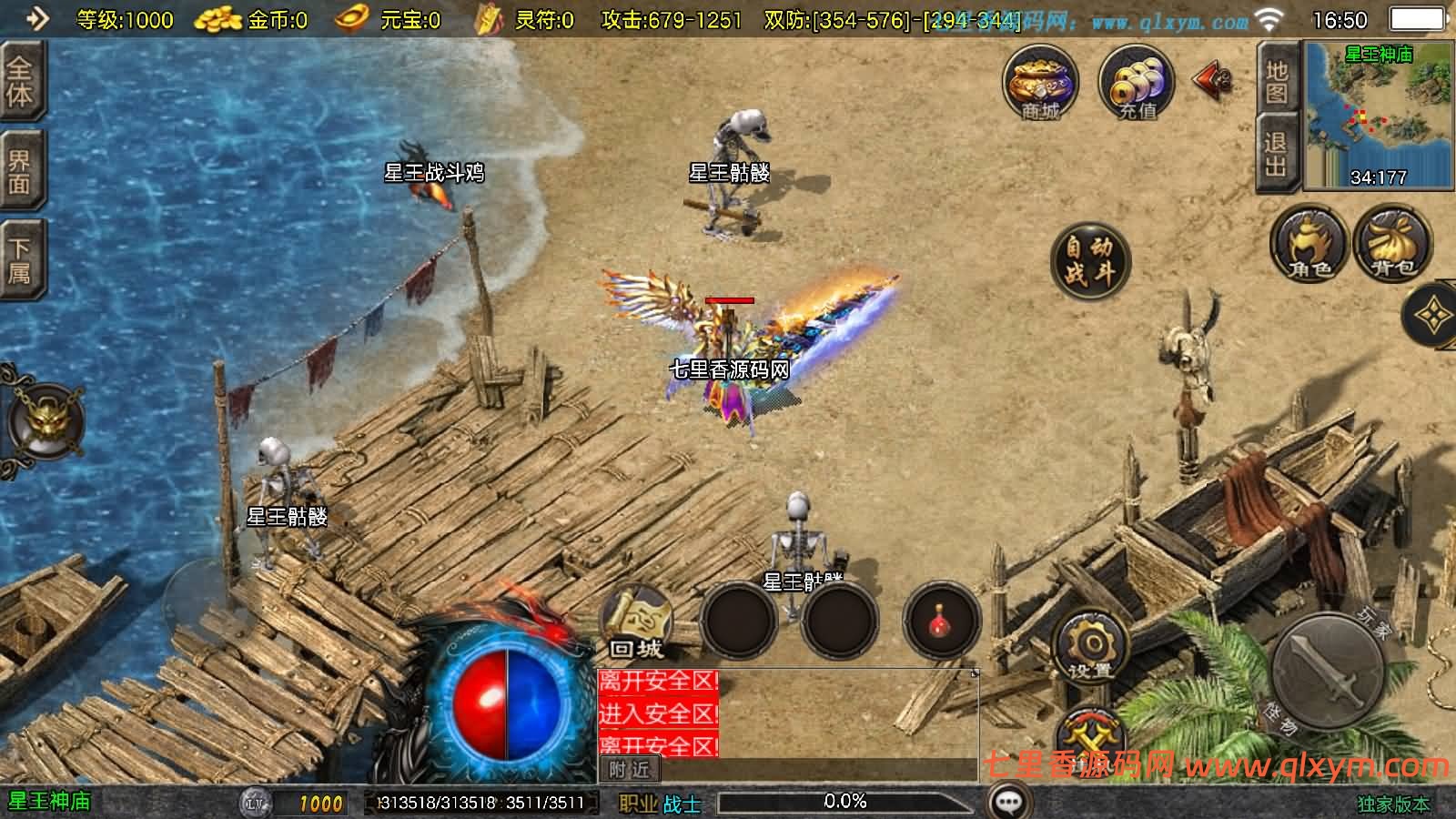Collapse icons with the red arrow
This screenshot has width=1456, height=819.
[x=1212, y=81]
